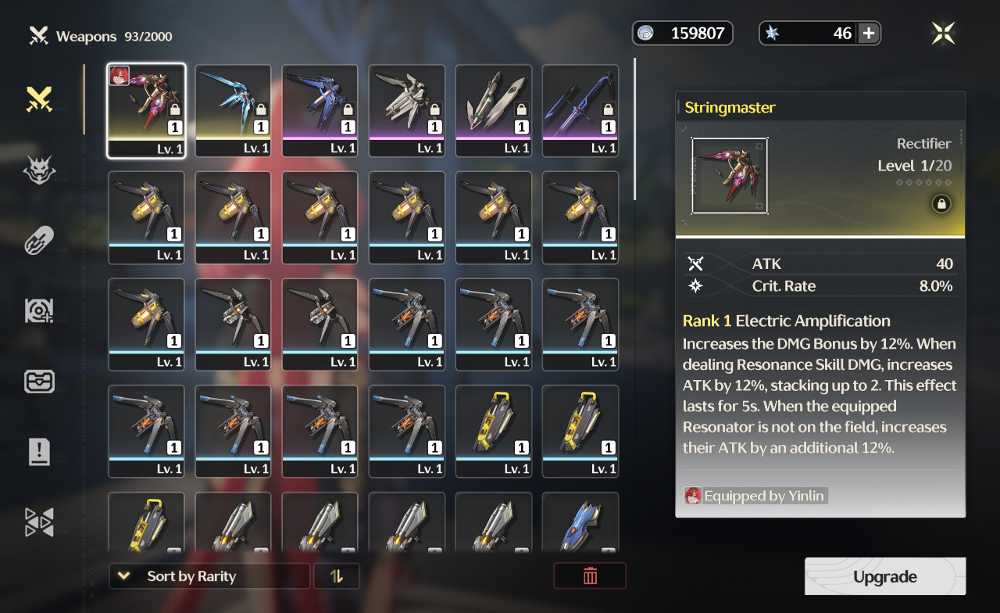Click the red trash can discard button
Screen dimensions: 1000x613
coord(590,576)
